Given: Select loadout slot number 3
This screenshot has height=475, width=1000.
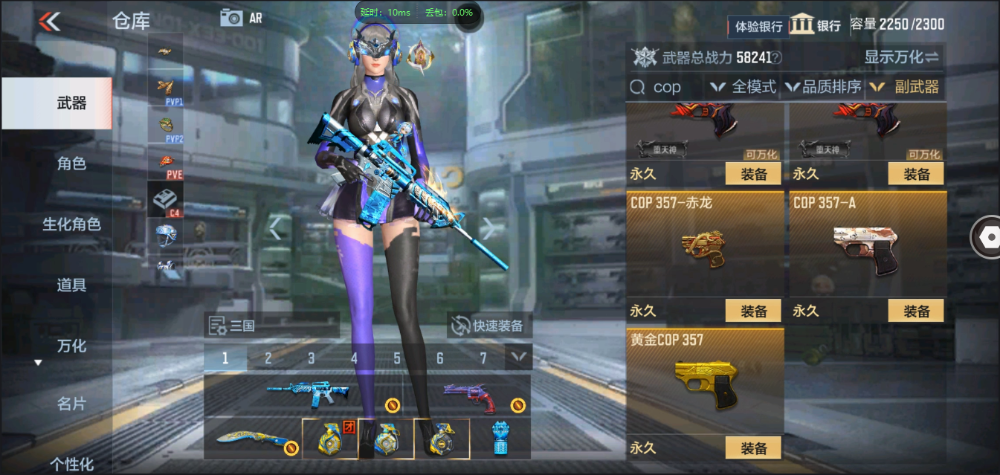Looking at the screenshot, I should click(x=311, y=358).
